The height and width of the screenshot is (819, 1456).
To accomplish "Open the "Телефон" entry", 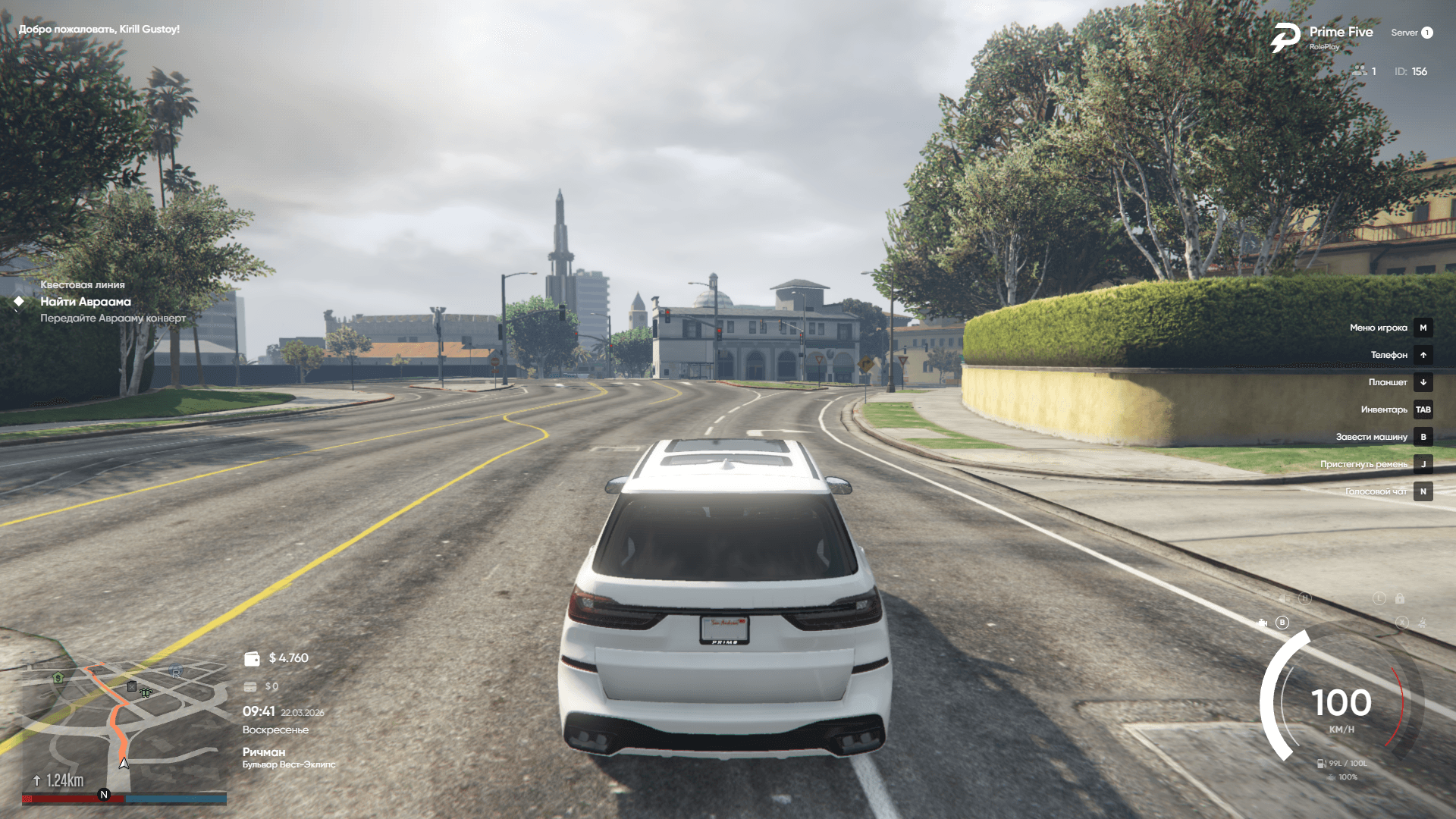I will (x=1389, y=355).
